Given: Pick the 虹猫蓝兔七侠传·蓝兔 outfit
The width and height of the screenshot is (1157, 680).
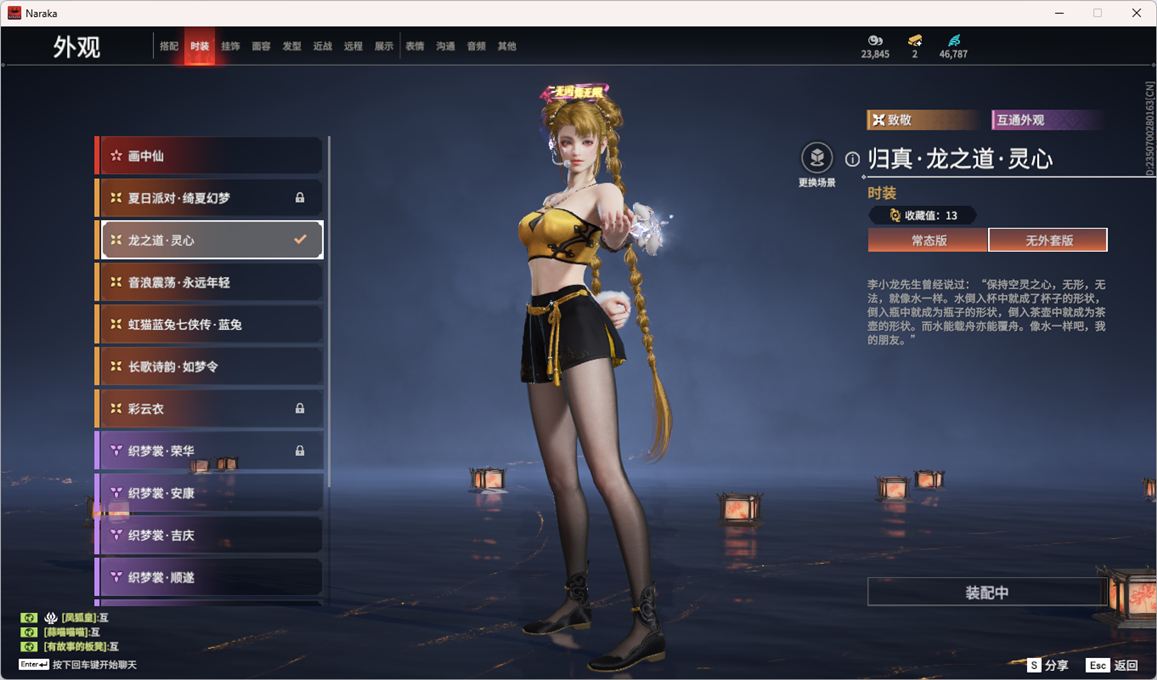Looking at the screenshot, I should click(210, 325).
